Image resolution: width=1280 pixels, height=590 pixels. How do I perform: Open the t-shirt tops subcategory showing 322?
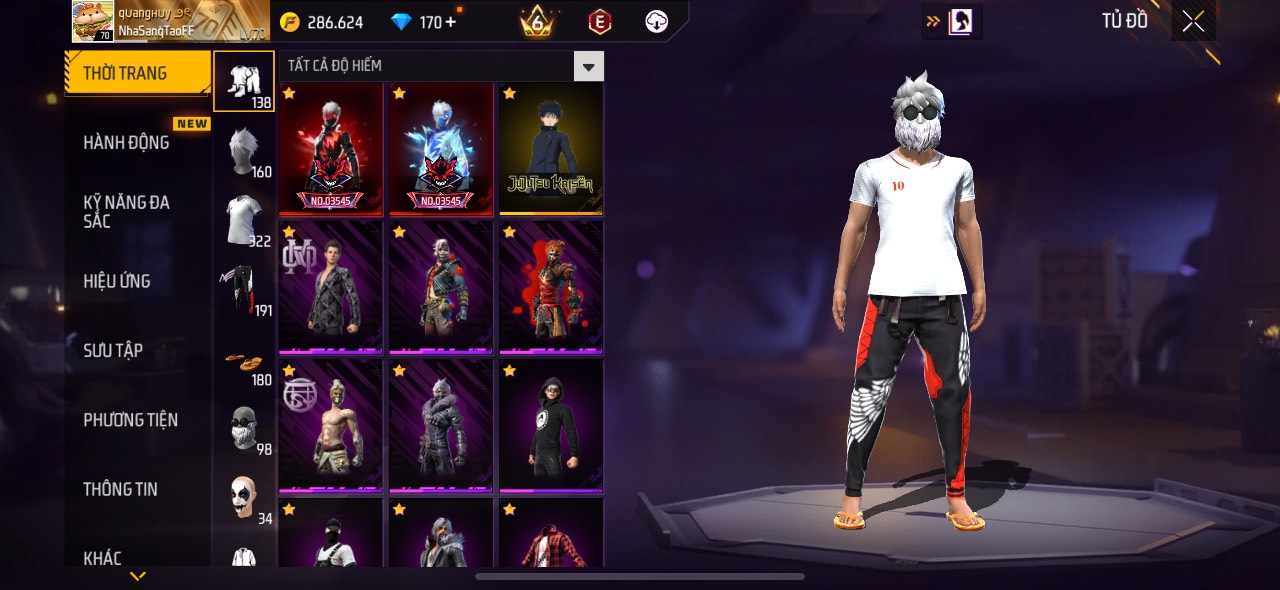(x=244, y=220)
